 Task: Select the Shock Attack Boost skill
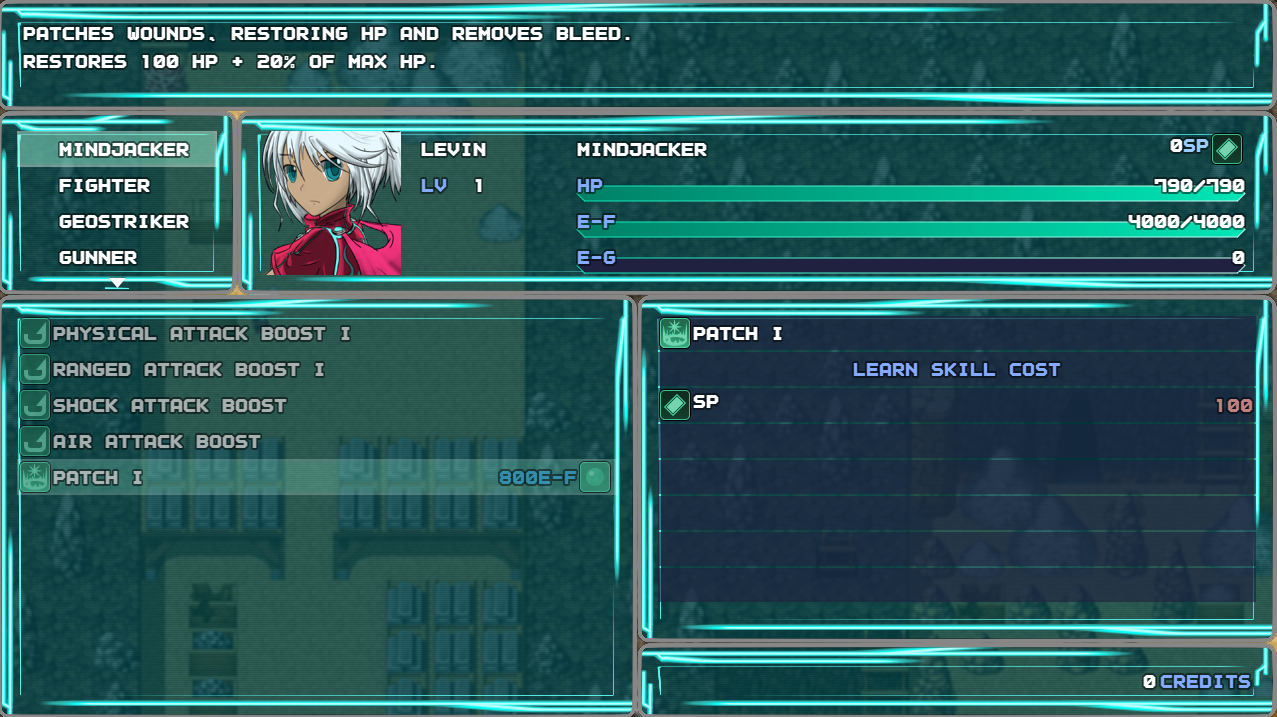169,406
